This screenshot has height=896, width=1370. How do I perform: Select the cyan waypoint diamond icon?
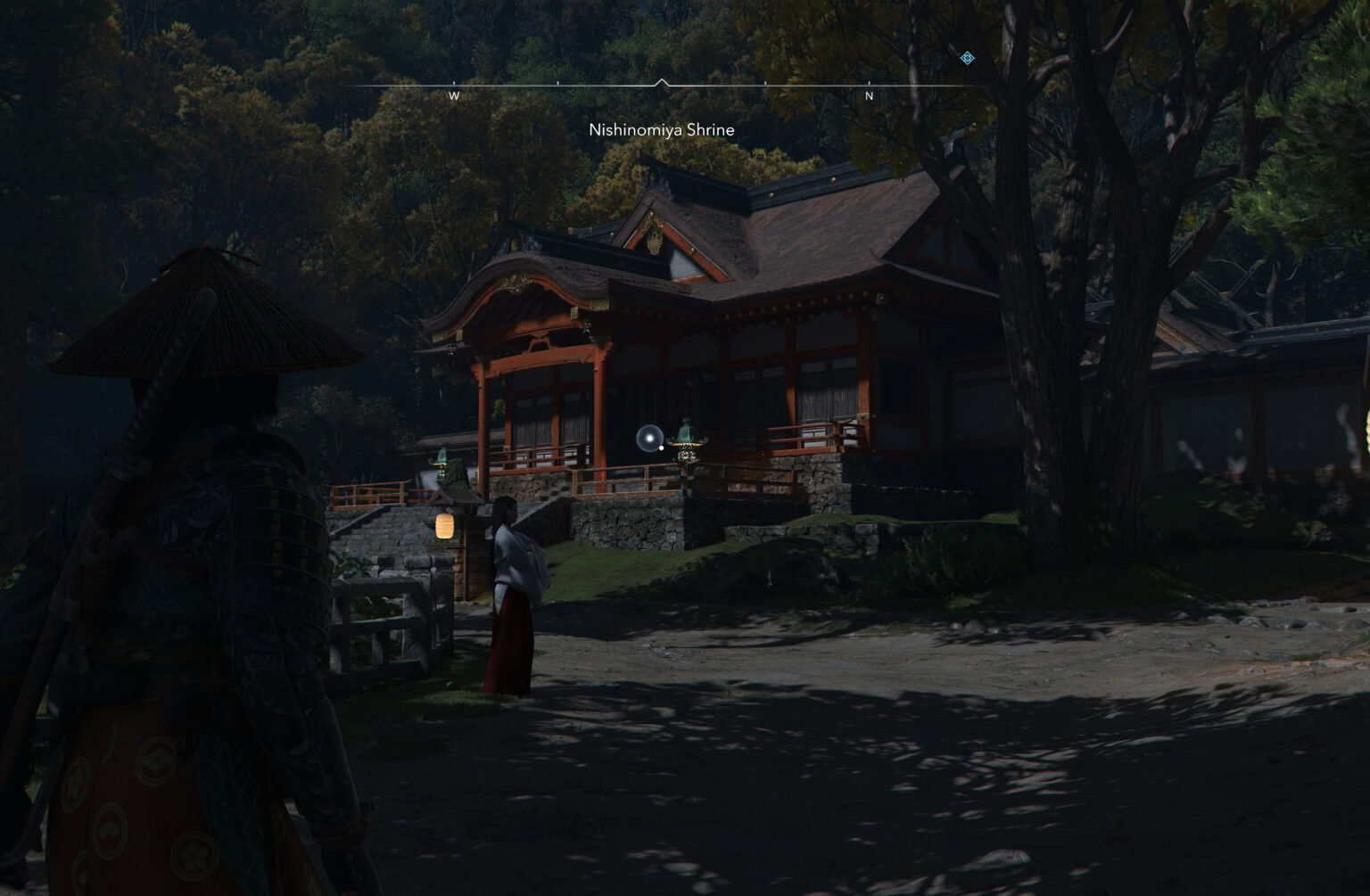point(965,58)
